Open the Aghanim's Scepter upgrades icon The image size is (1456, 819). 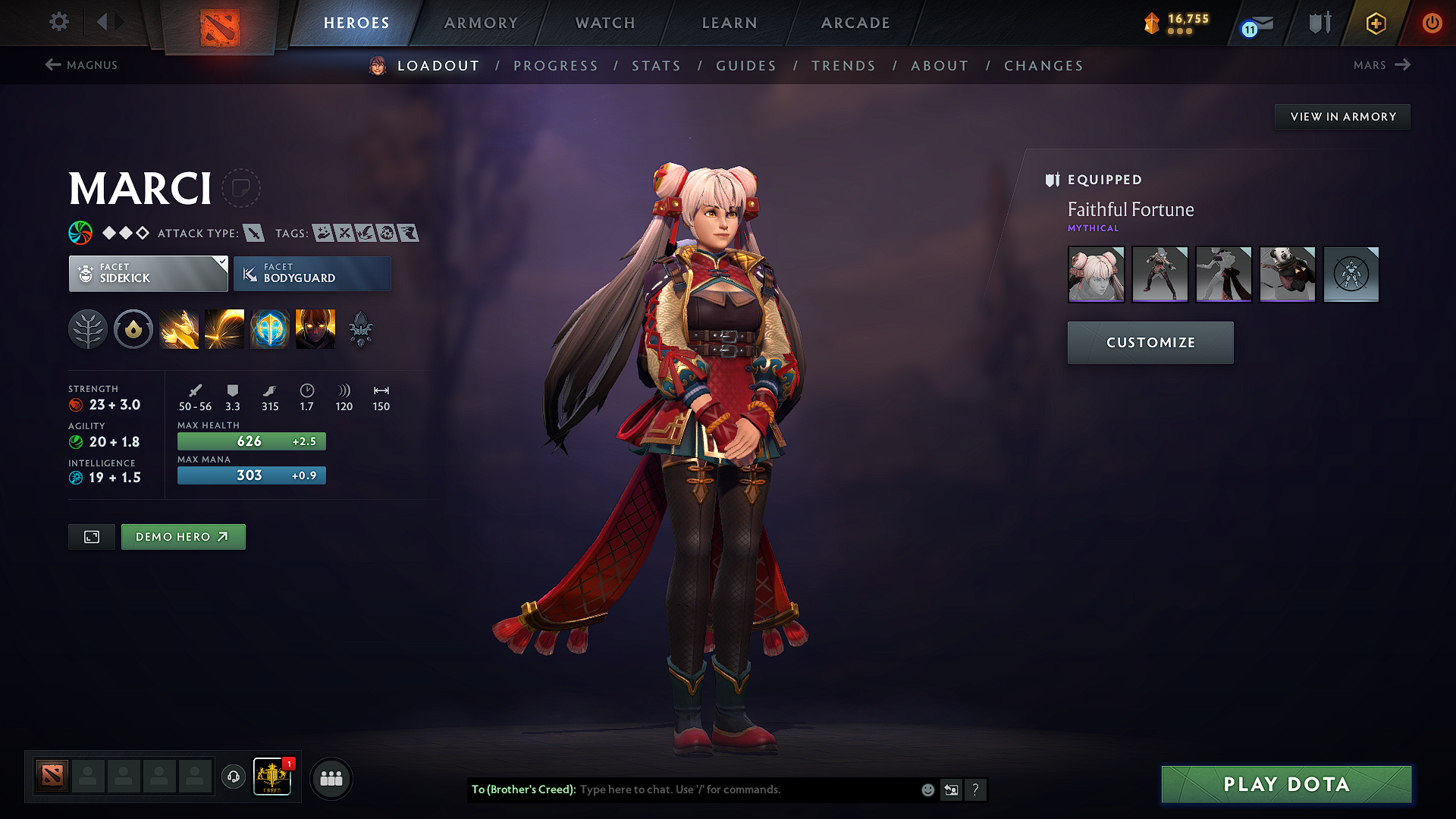(x=360, y=328)
